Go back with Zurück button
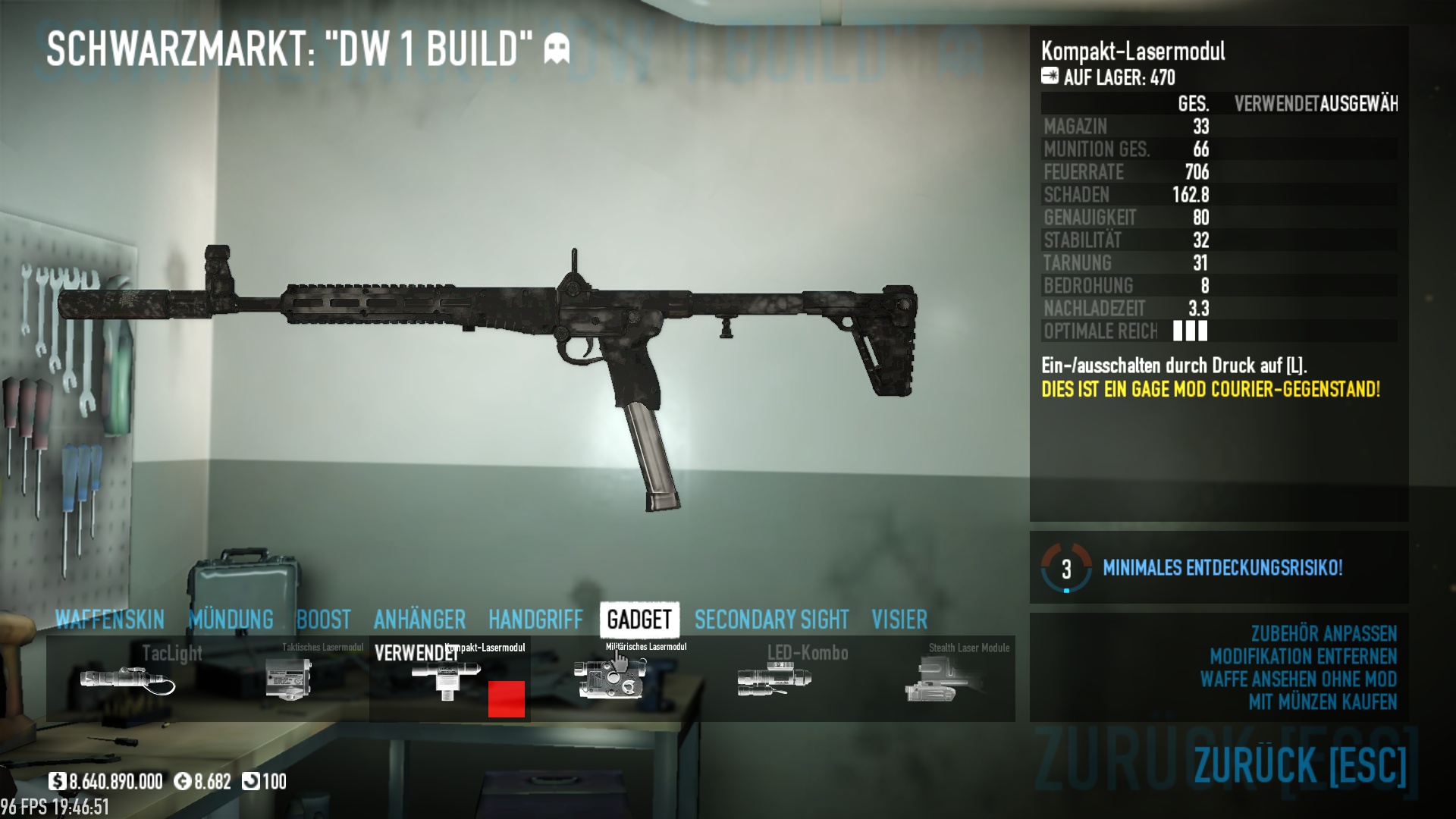The width and height of the screenshot is (1456, 819). 1300,764
